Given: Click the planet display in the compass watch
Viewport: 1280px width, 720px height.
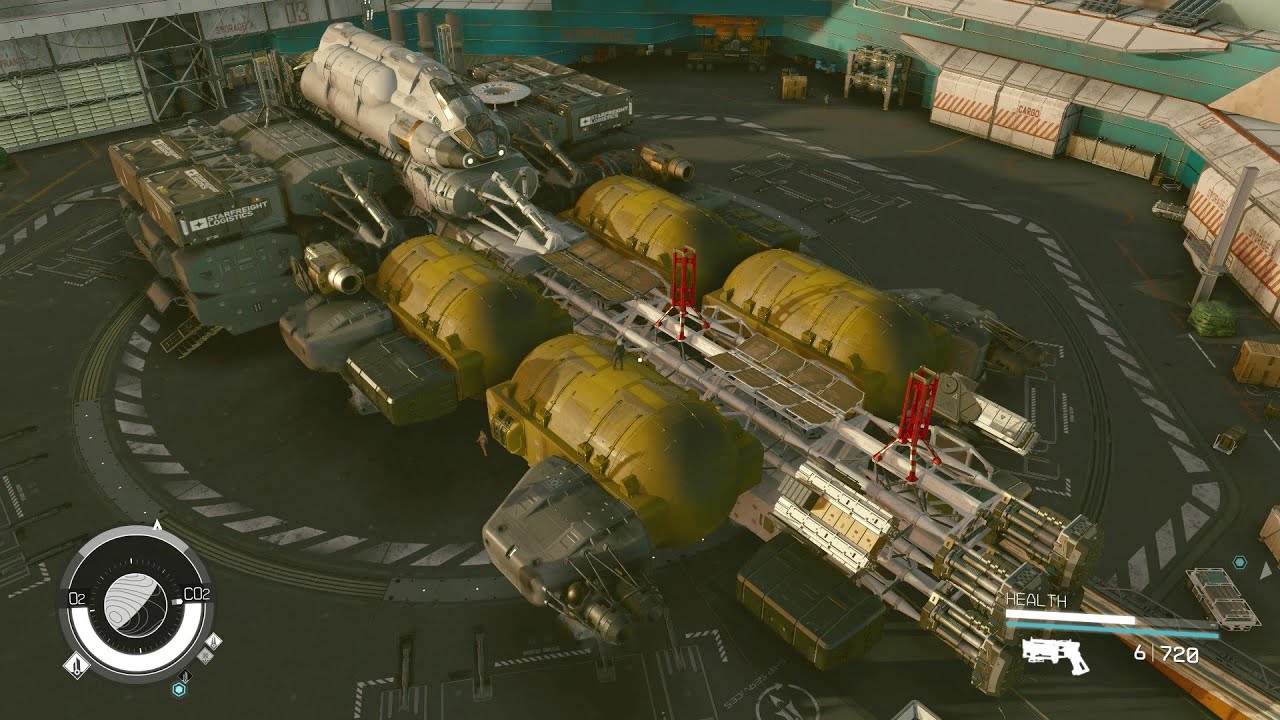Looking at the screenshot, I should point(136,605).
